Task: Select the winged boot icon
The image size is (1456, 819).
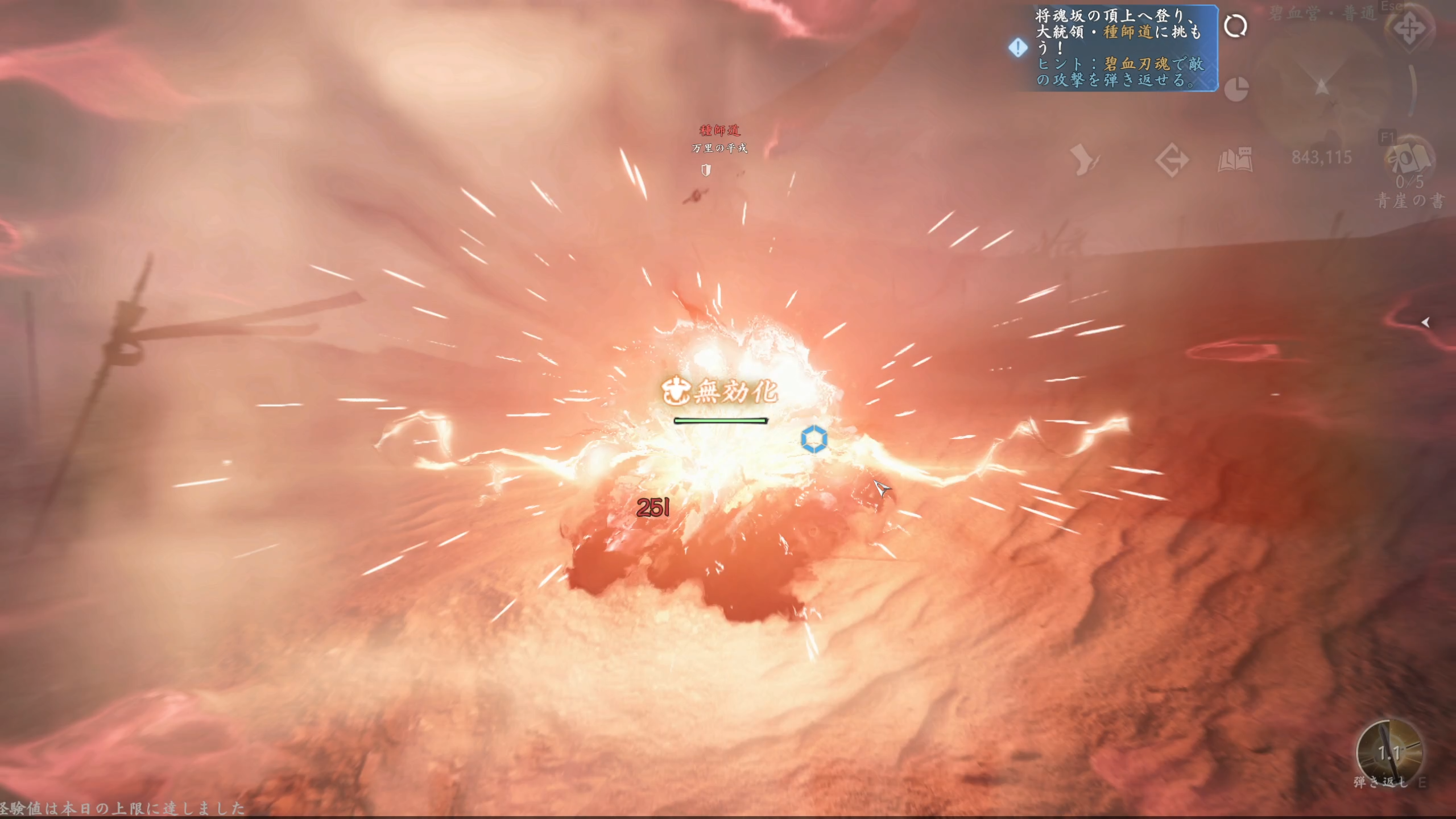Action: click(1085, 160)
